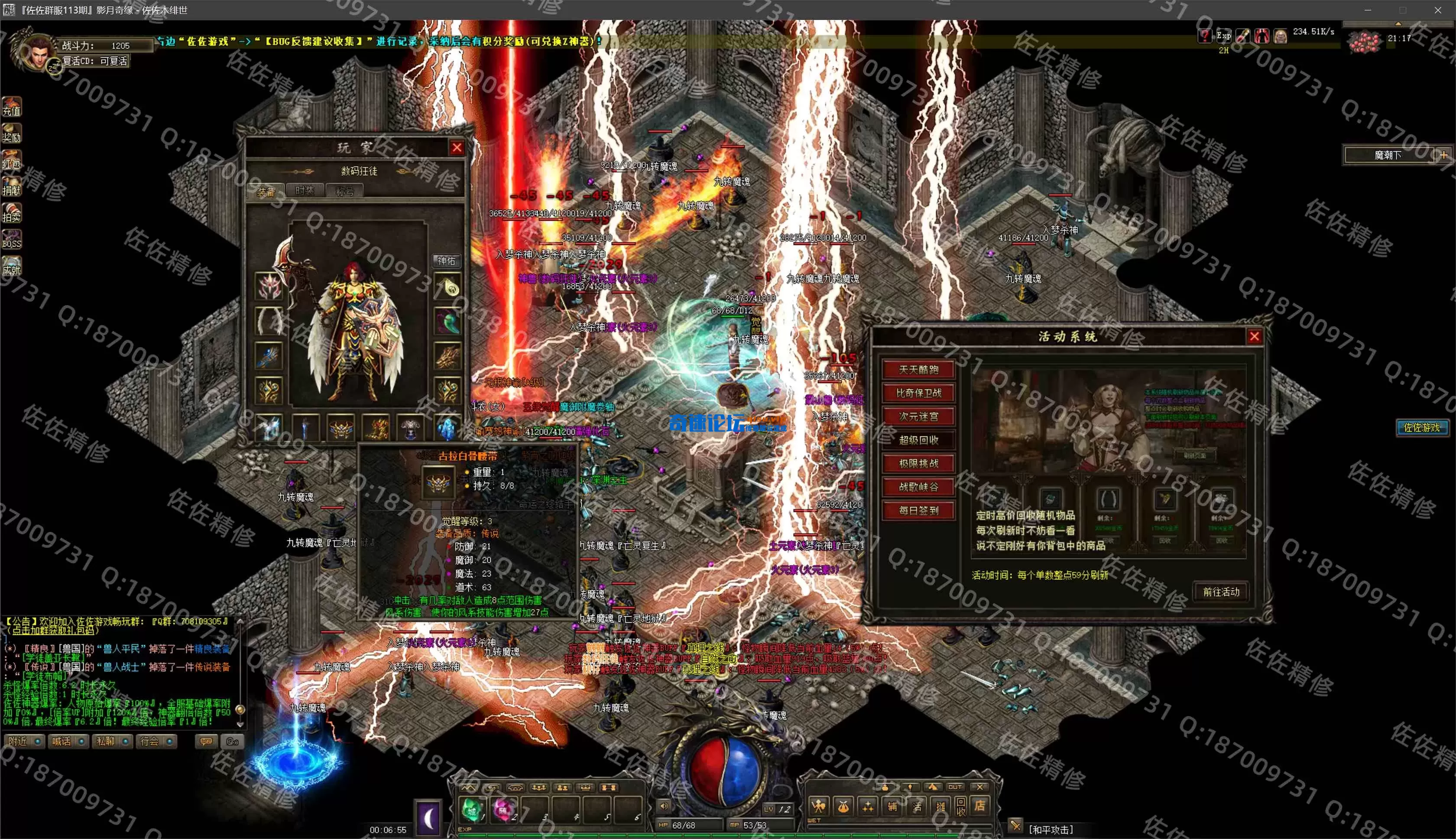This screenshot has width=1456, height=839.
Task: Close the 活动系统 window
Action: pyautogui.click(x=1255, y=337)
